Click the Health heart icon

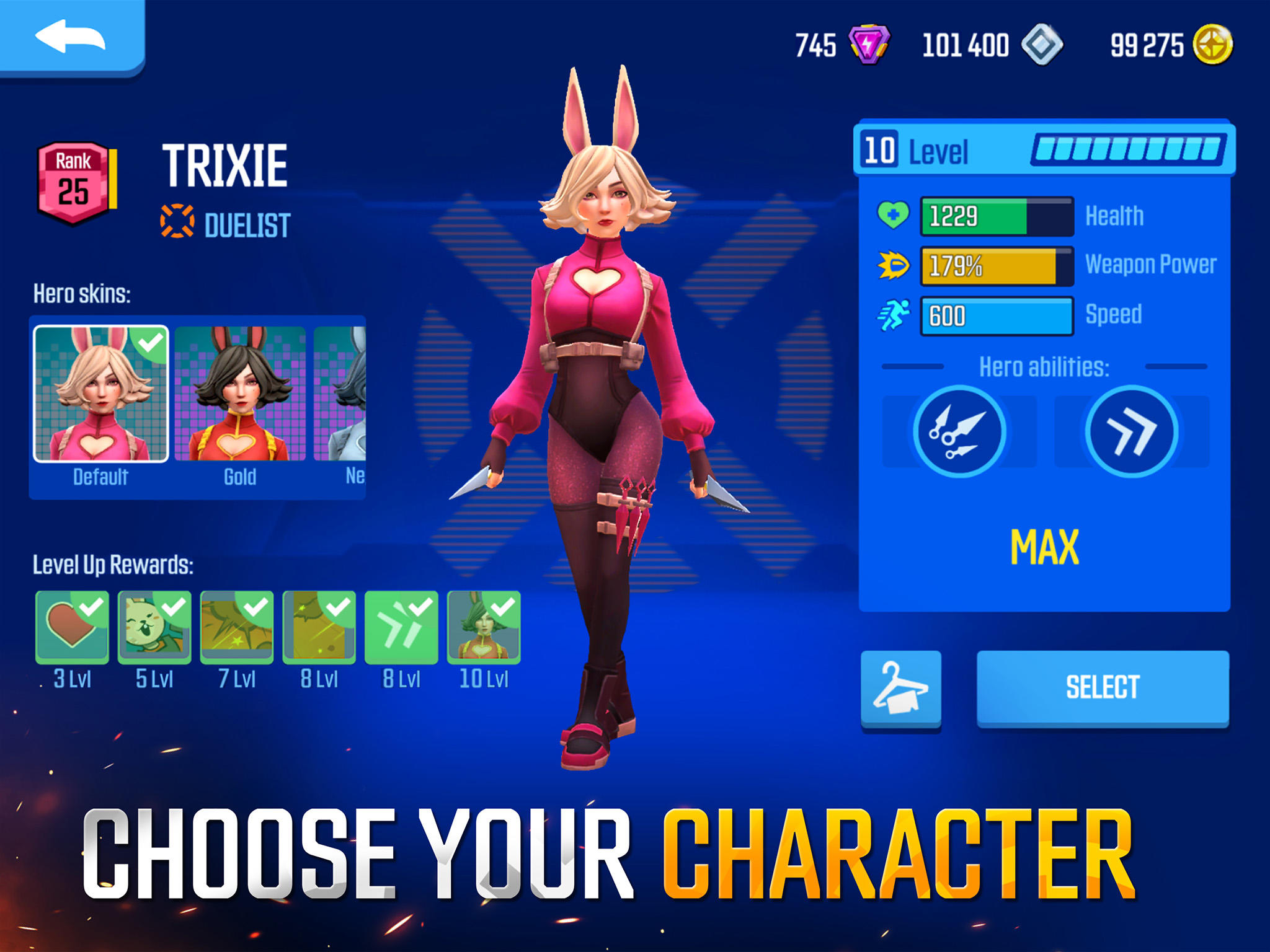894,216
